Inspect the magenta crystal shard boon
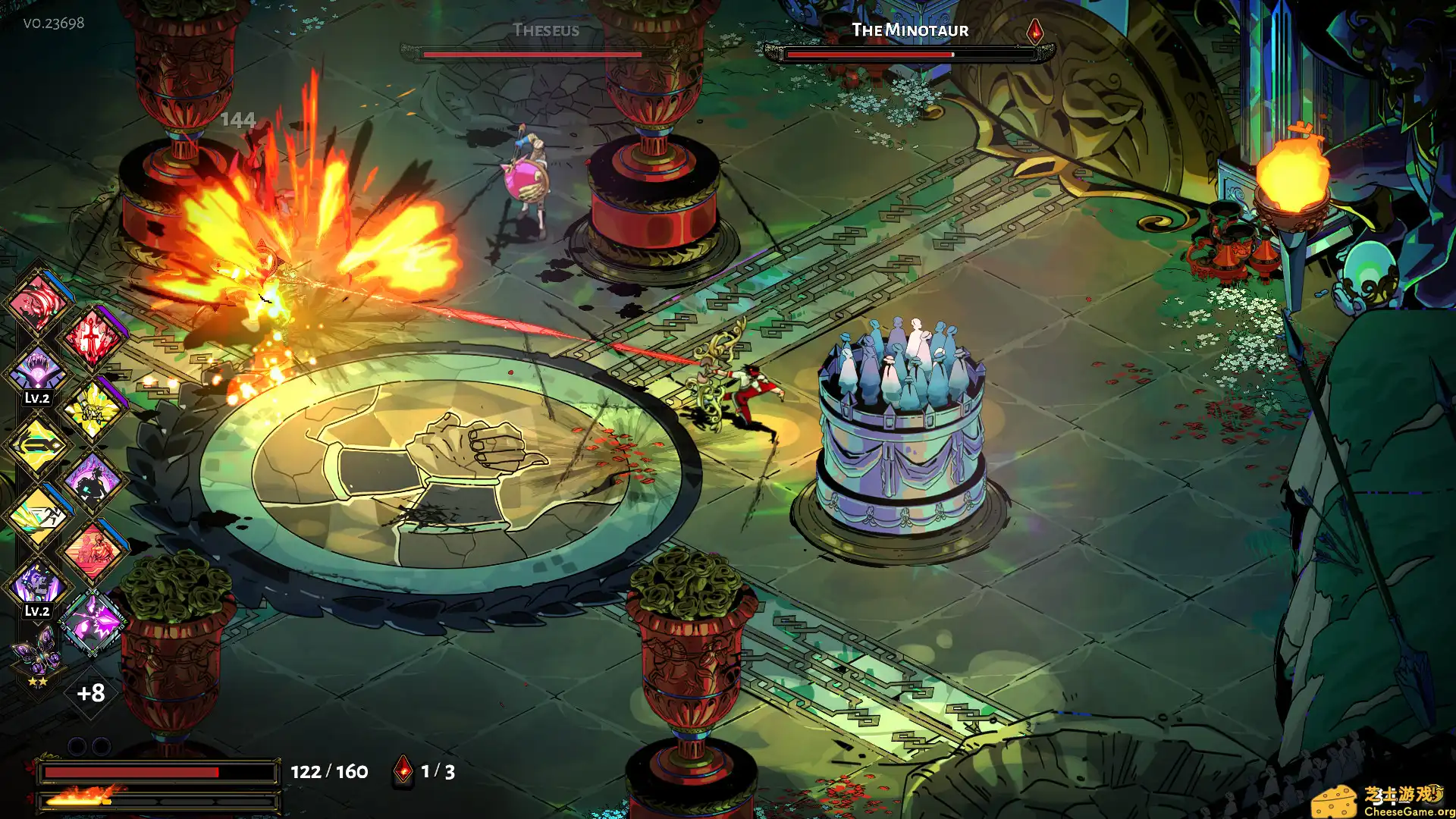 click(x=93, y=622)
